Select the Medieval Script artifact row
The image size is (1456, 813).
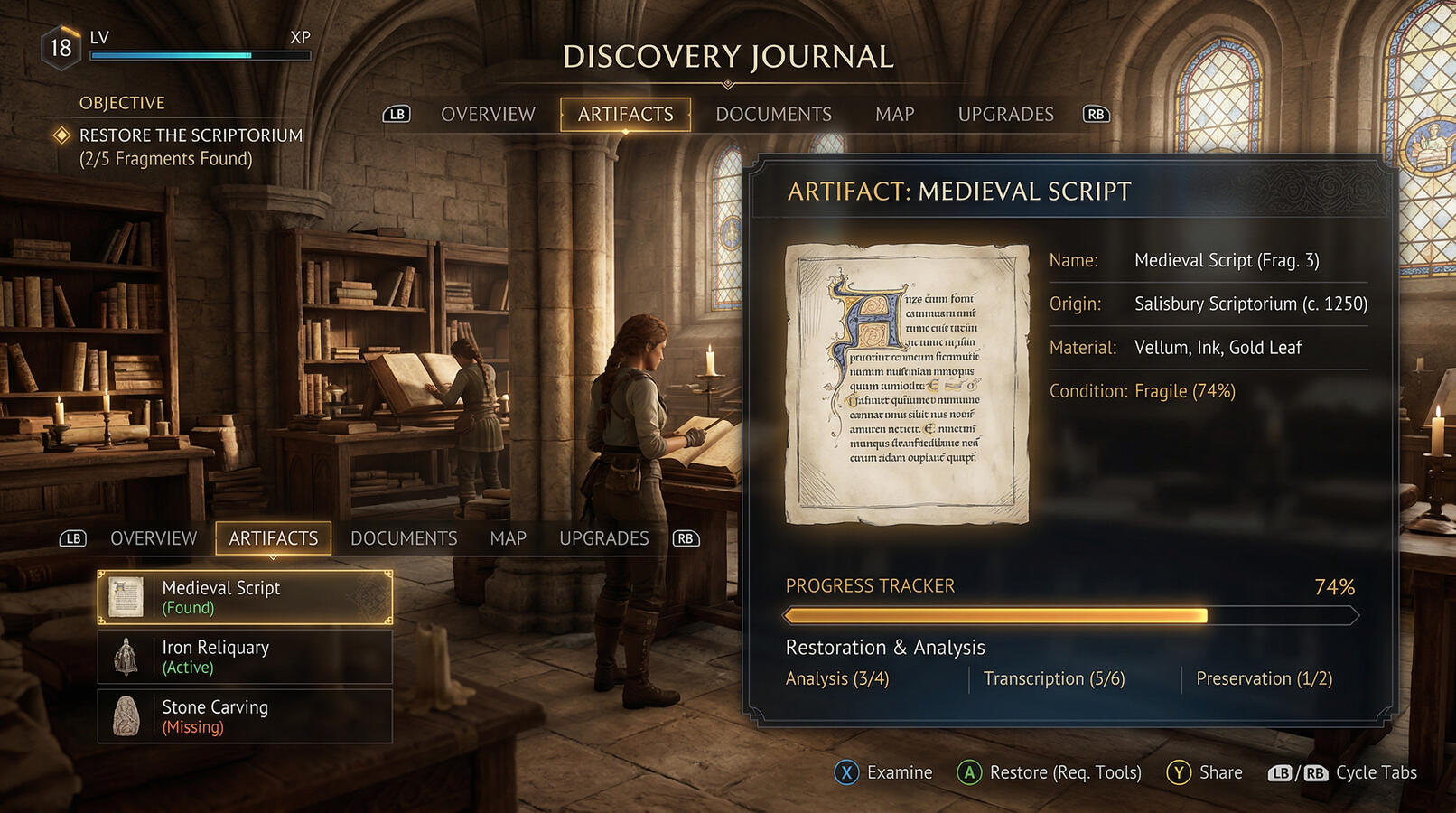pos(245,597)
